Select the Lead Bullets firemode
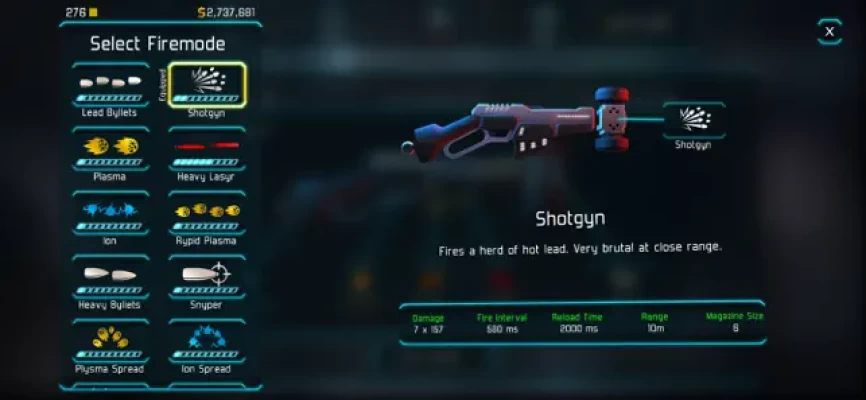The image size is (866, 400). point(110,88)
